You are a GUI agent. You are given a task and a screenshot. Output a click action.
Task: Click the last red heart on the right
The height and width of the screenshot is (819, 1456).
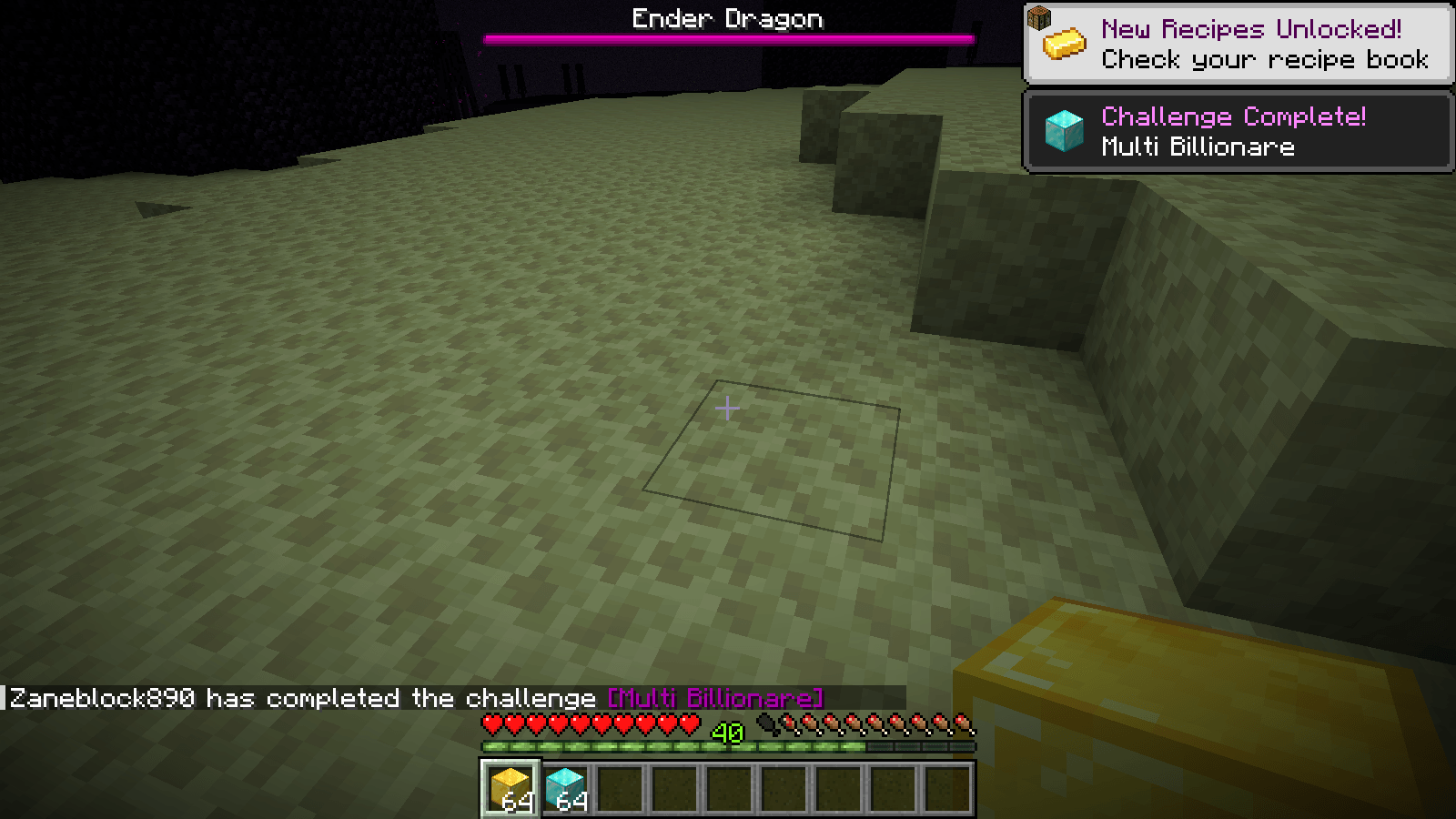pos(688,722)
